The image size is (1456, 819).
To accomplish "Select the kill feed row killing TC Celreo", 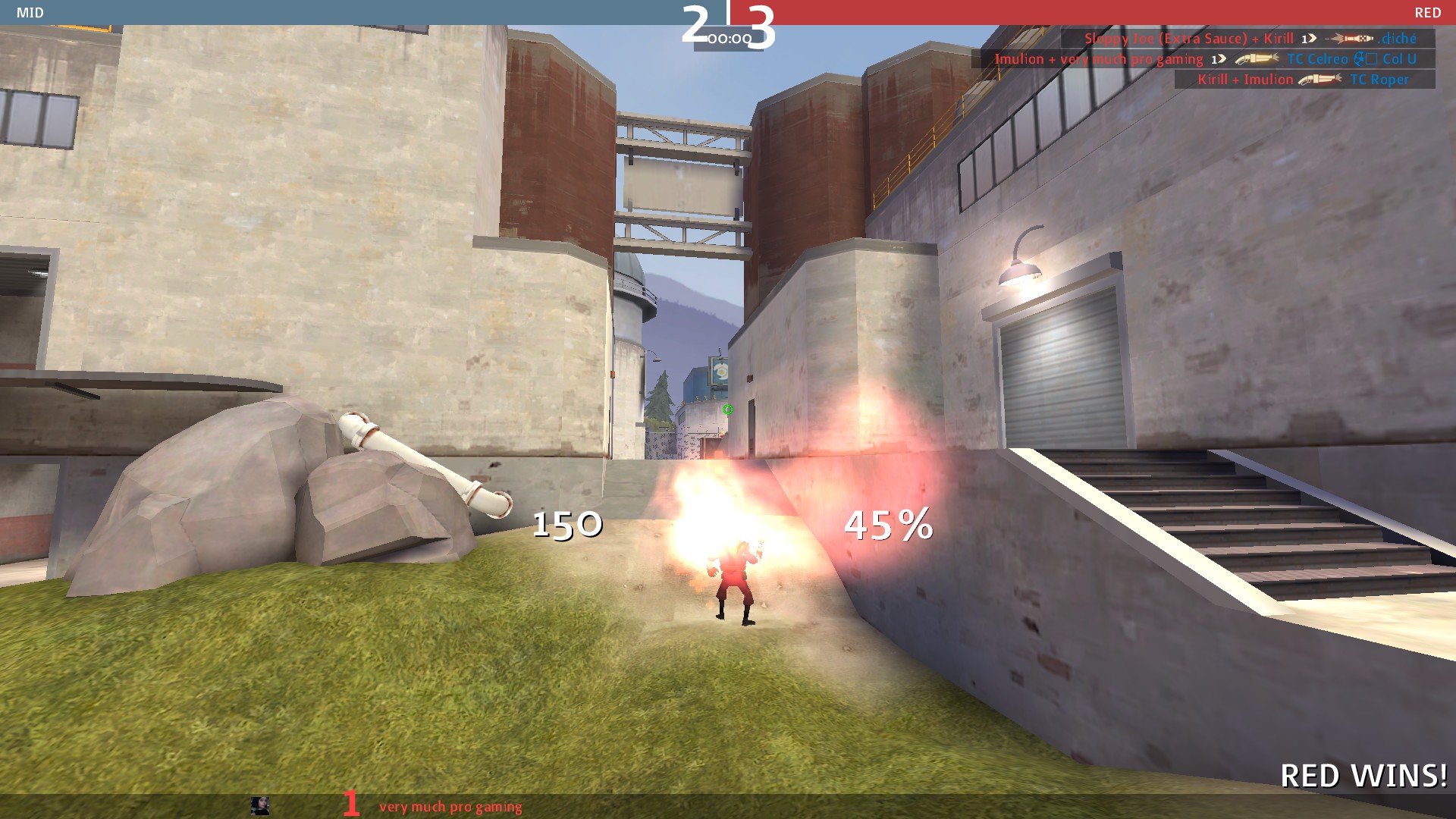I will [x=1204, y=59].
